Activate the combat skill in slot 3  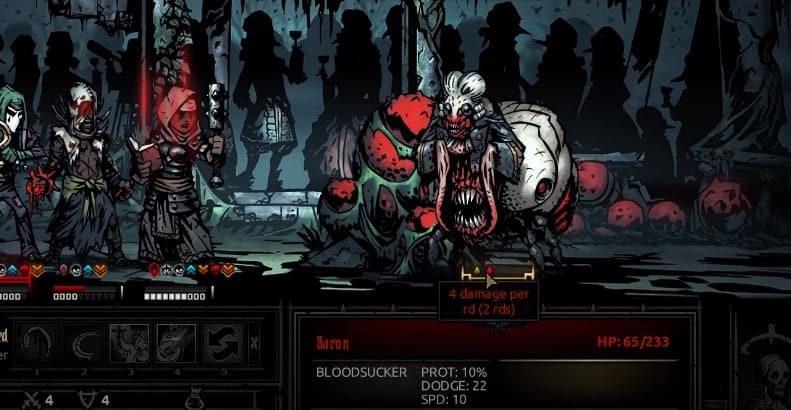click(x=130, y=343)
